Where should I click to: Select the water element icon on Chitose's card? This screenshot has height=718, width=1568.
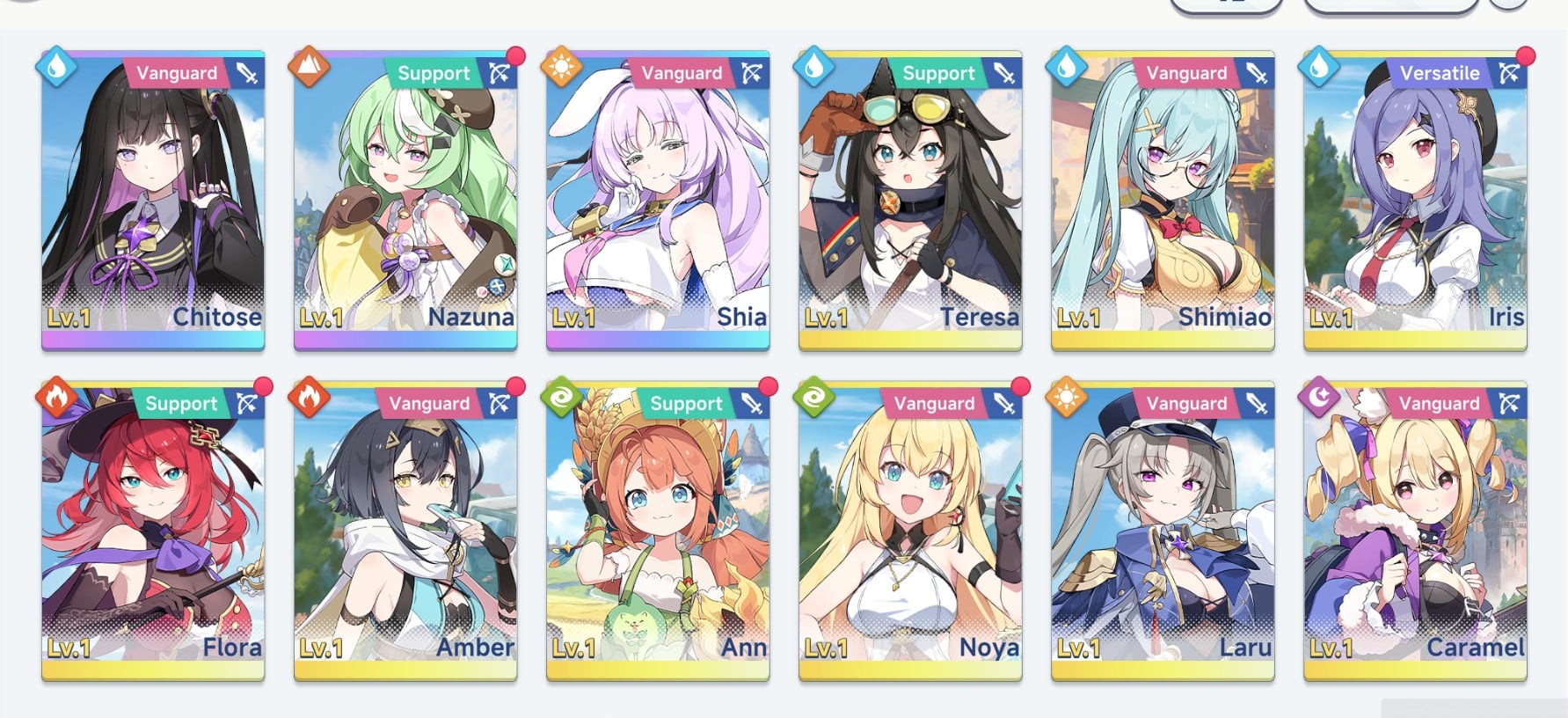pos(56,66)
